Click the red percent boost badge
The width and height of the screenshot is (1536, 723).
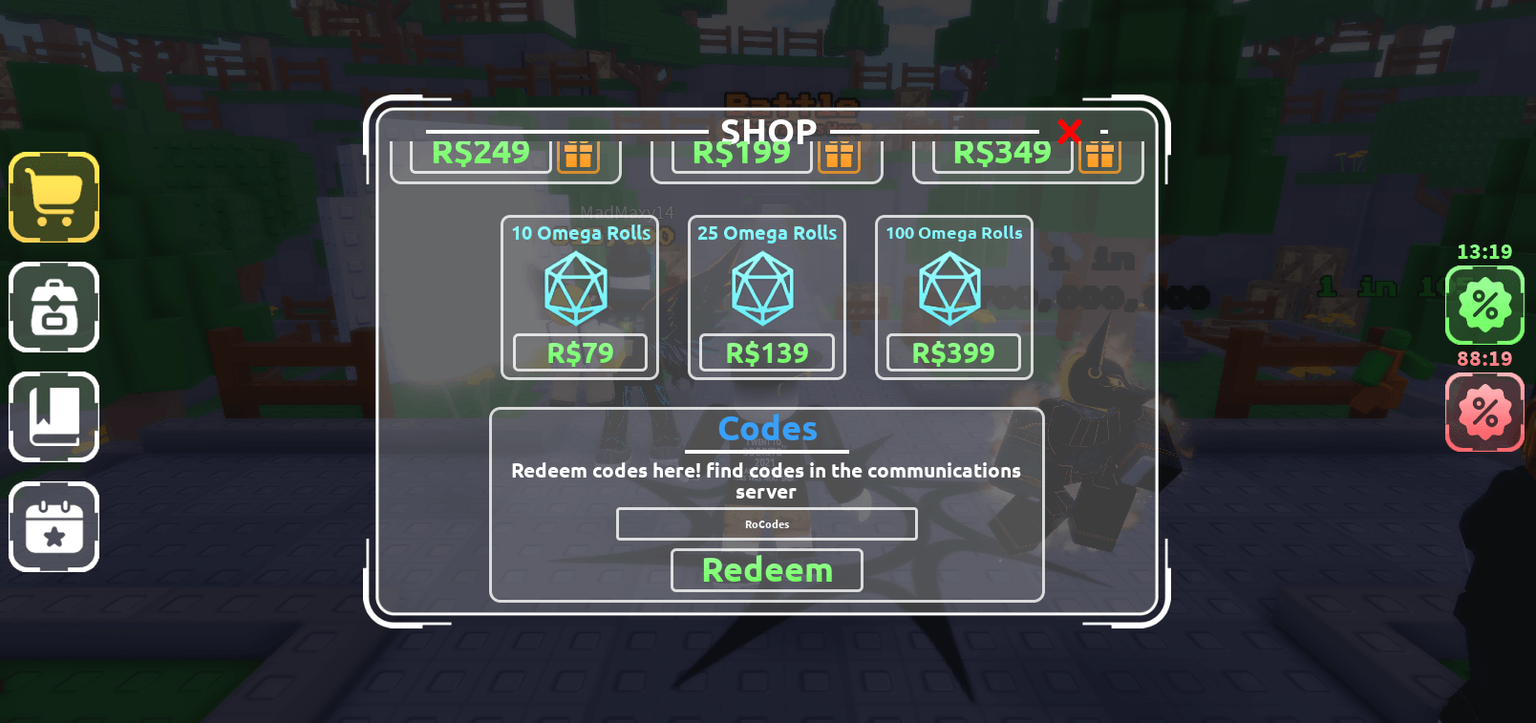[x=1485, y=411]
